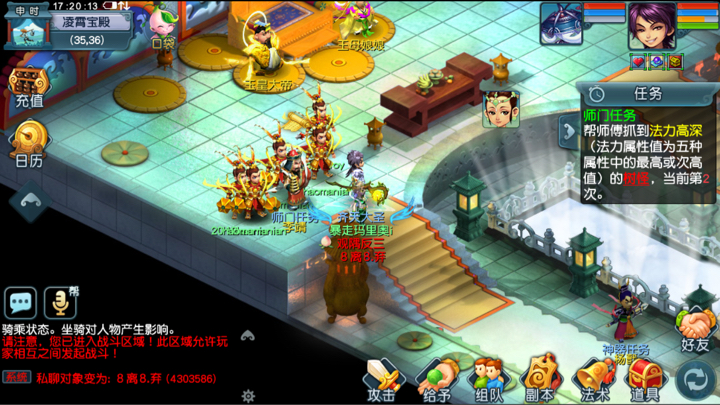The width and height of the screenshot is (720, 405).
Task: Open the 法术 spells menu
Action: (594, 379)
